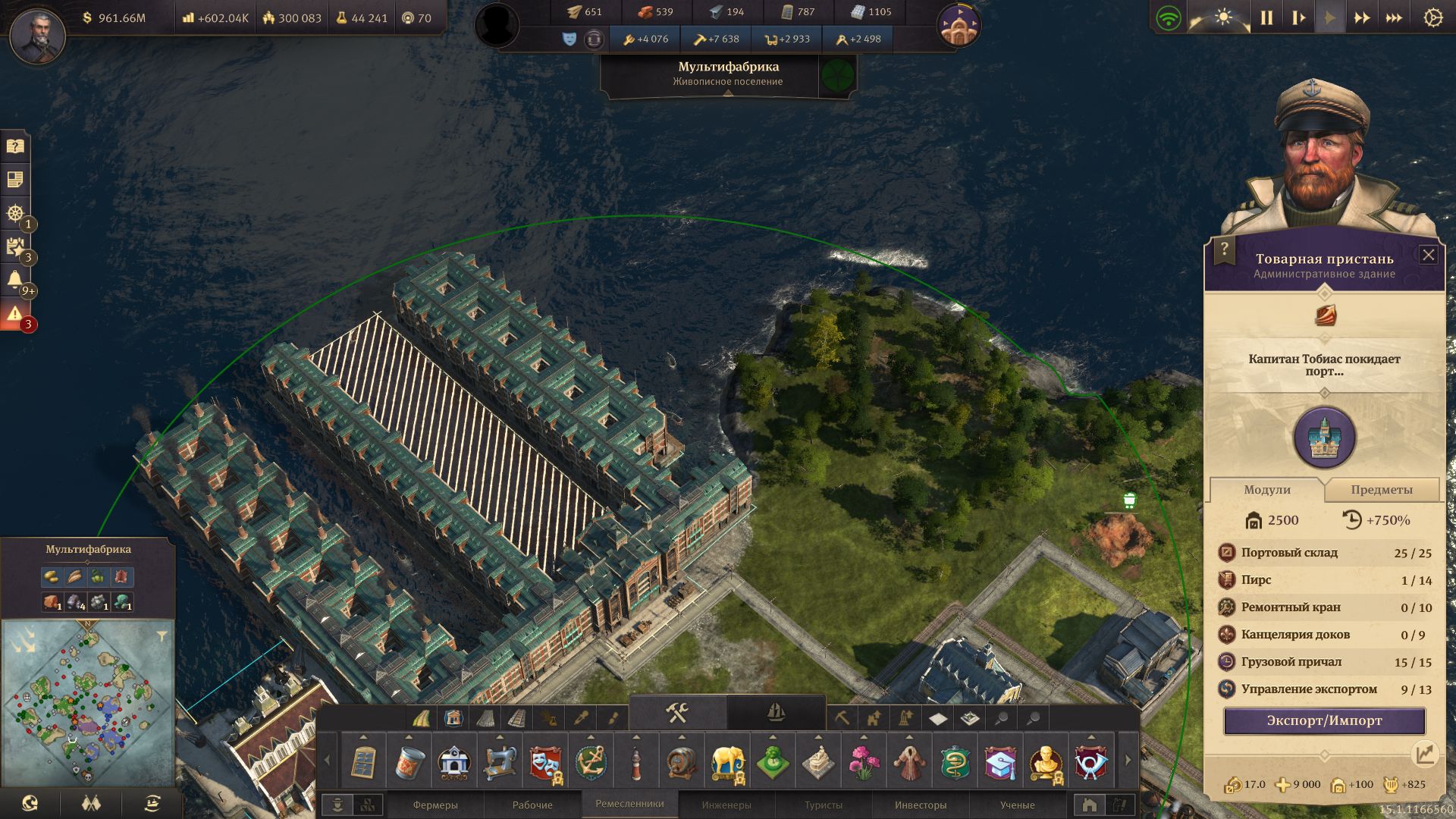Pause the game
This screenshot has height=819, width=1456.
1266,18
